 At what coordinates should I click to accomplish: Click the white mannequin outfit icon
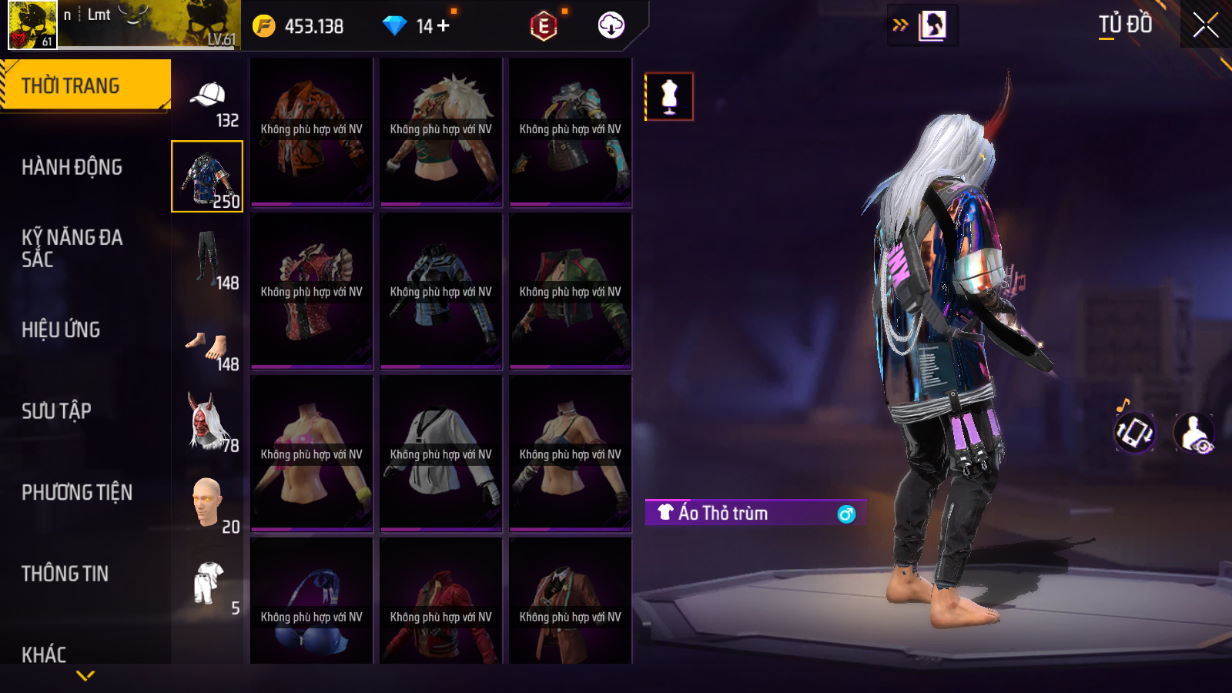[669, 96]
